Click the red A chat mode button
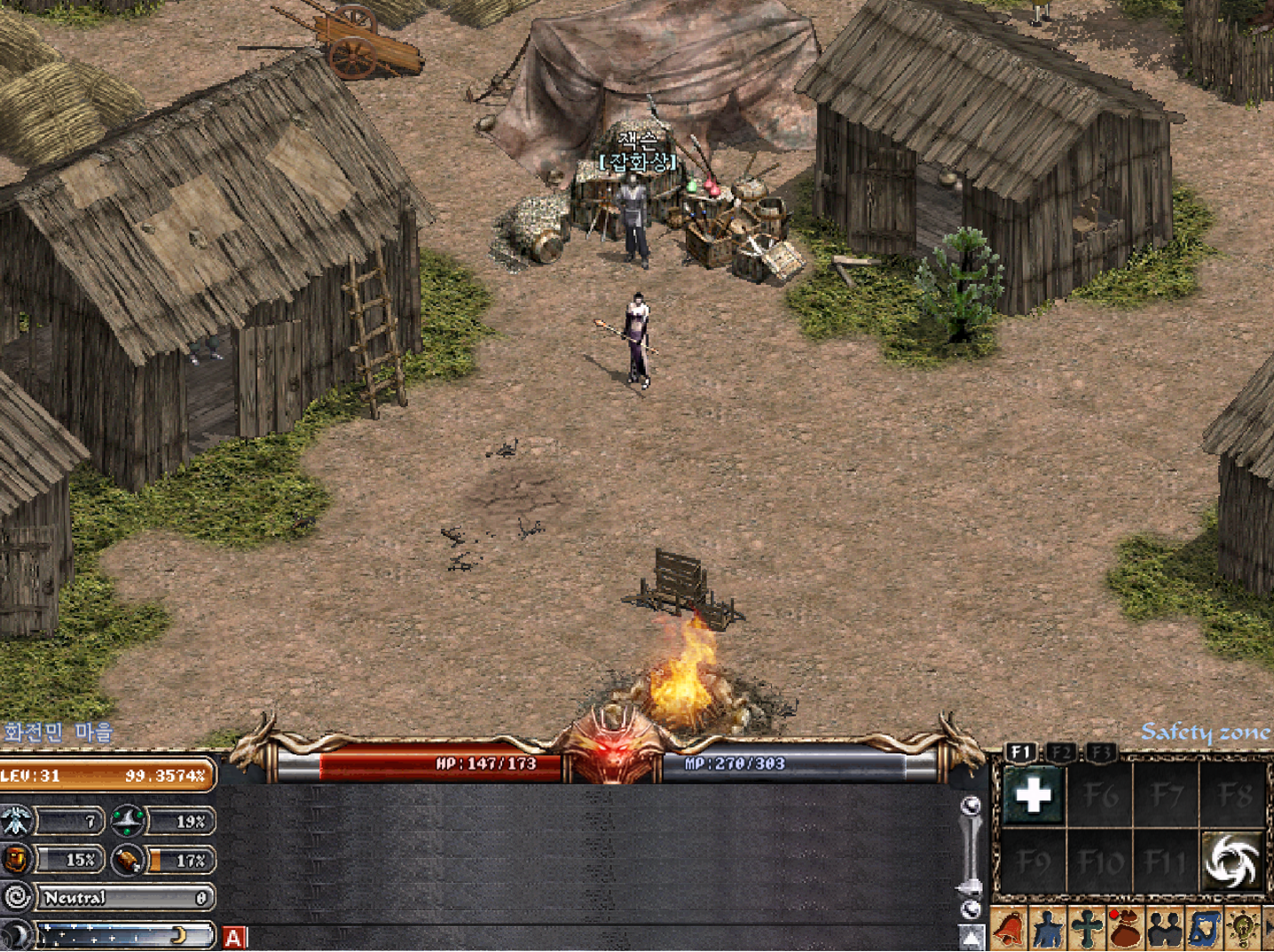 (x=234, y=938)
